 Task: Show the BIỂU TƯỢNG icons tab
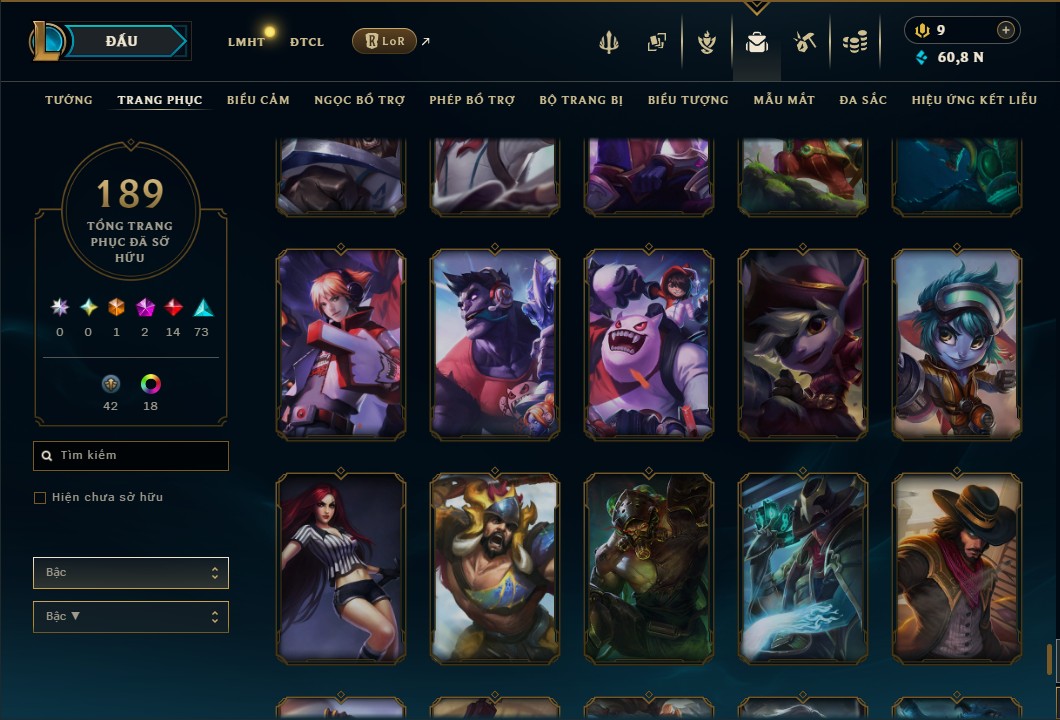pyautogui.click(x=688, y=100)
